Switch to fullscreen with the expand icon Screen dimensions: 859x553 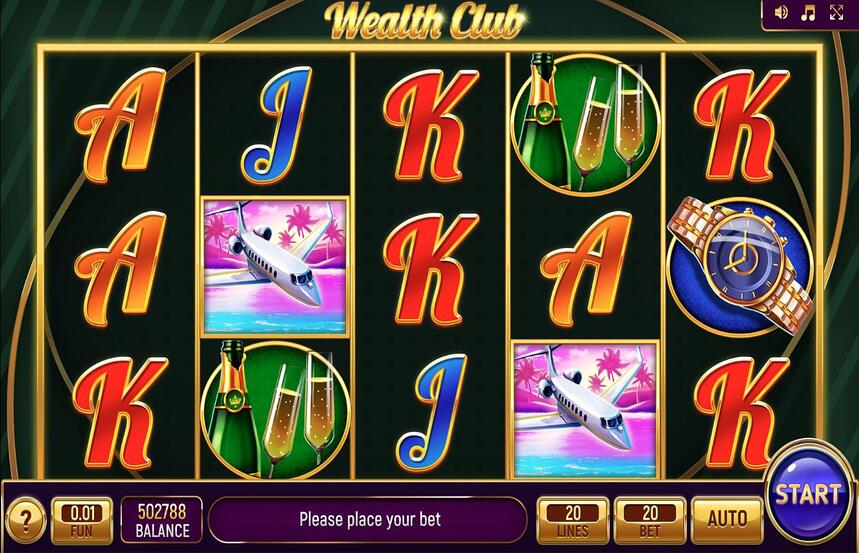(837, 13)
